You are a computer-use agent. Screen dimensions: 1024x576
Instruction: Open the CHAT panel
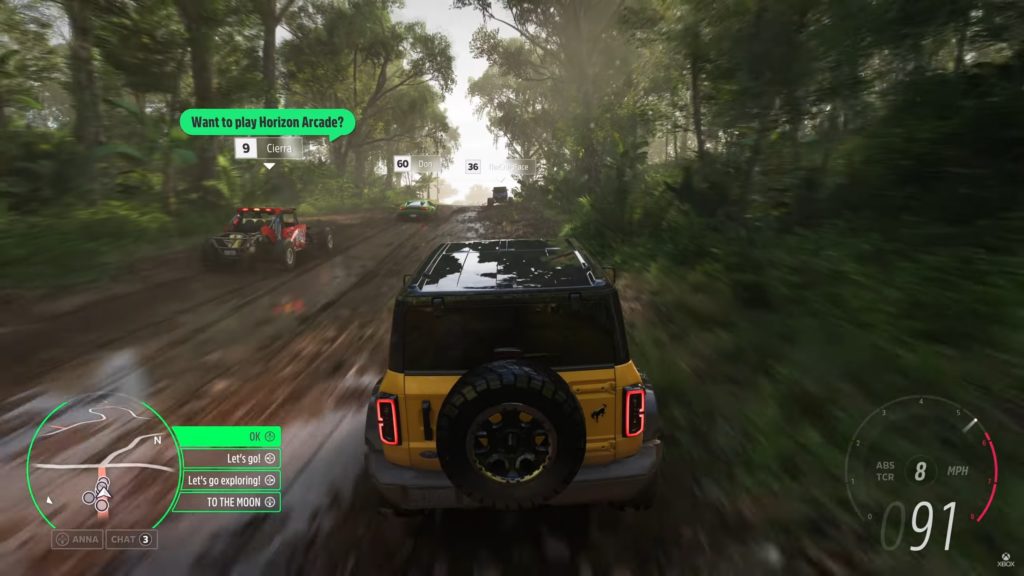coord(131,539)
